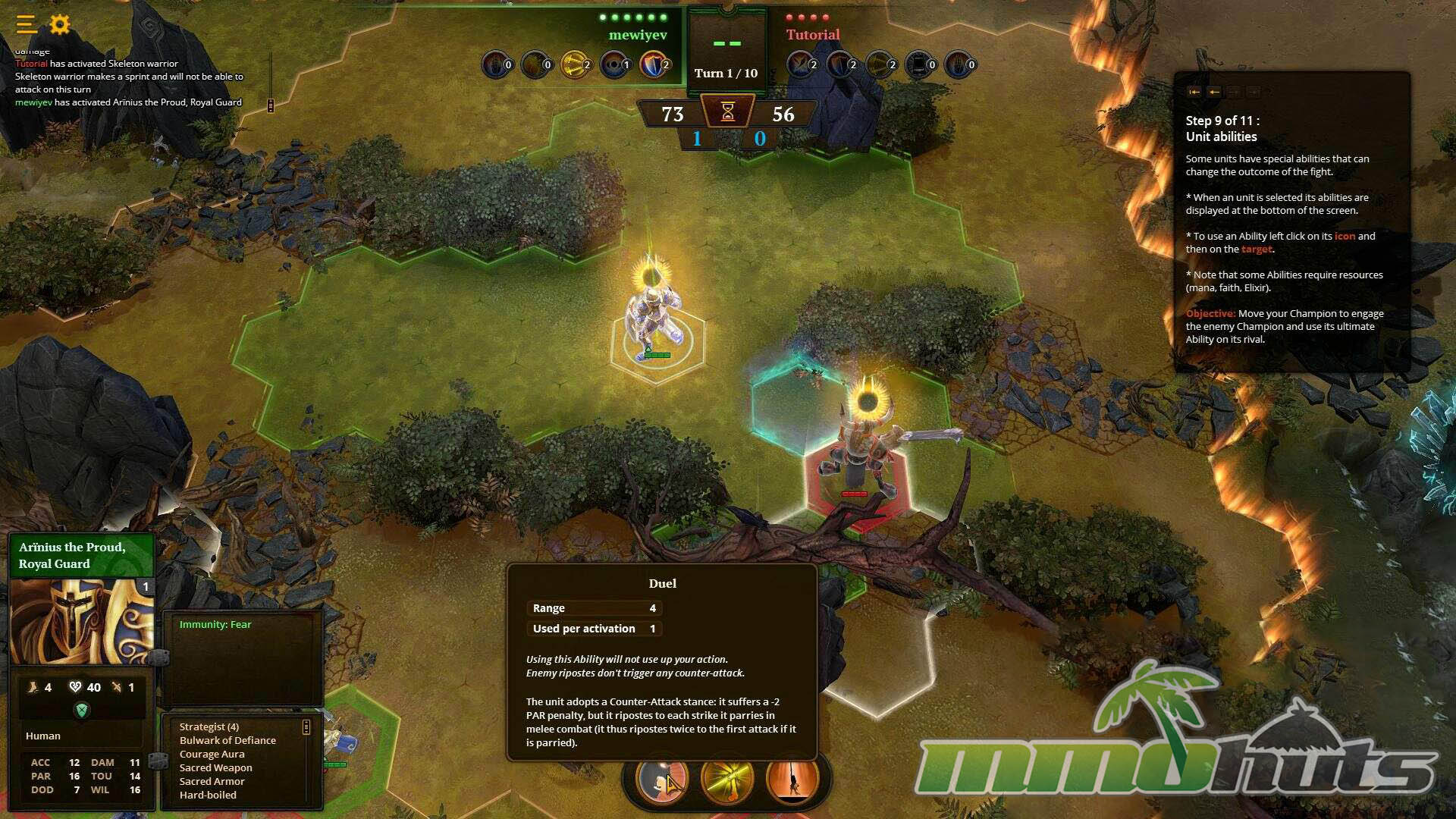
Task: Open the gear settings menu
Action: point(60,25)
